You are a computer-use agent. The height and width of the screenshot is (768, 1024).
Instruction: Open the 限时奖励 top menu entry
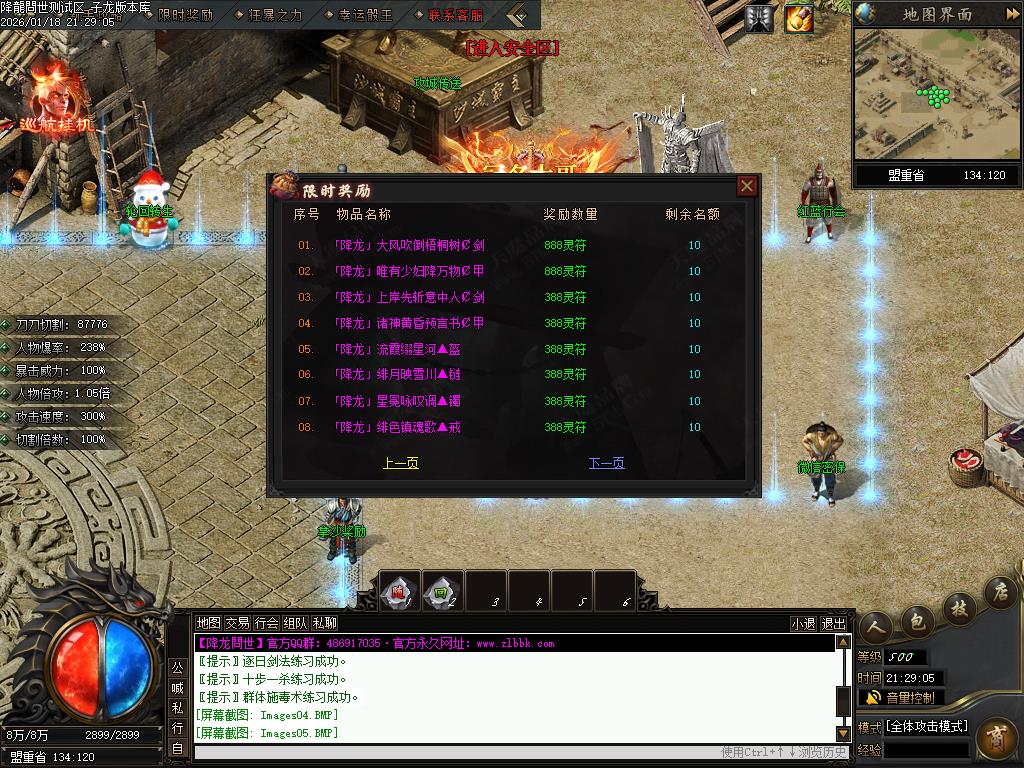185,15
